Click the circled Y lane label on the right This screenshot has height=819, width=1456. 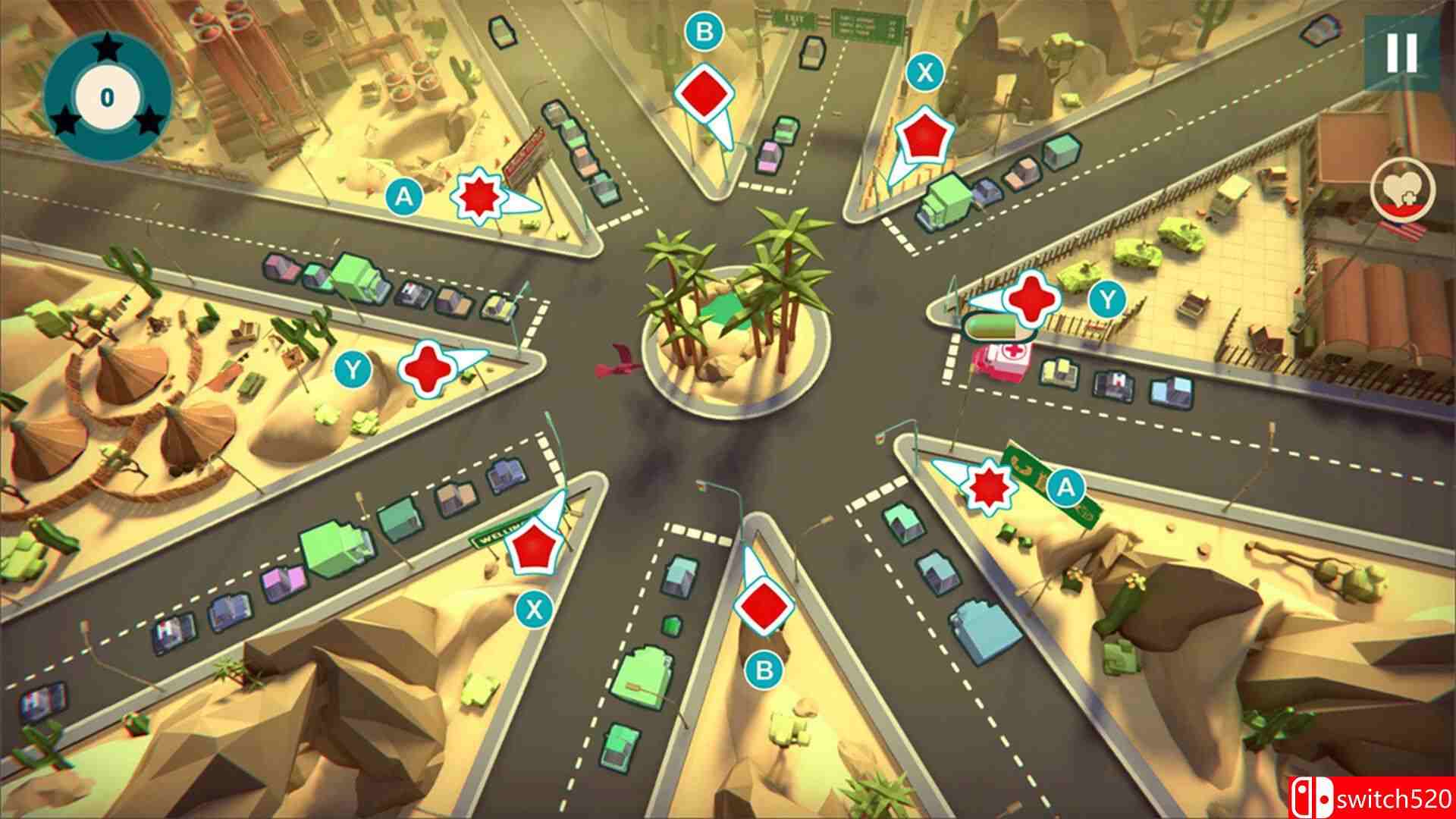point(1108,300)
